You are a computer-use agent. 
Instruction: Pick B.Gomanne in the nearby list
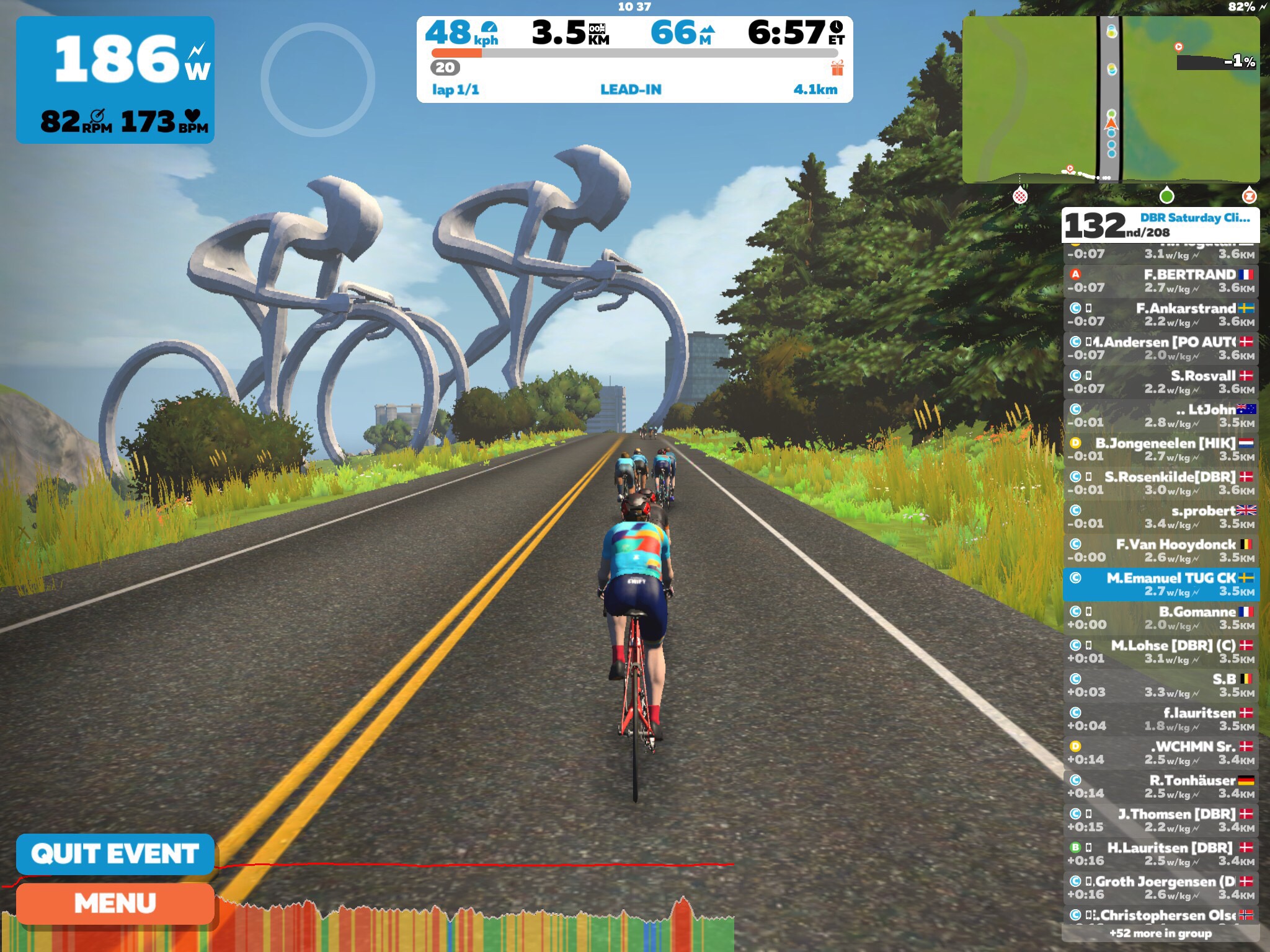pos(1161,618)
